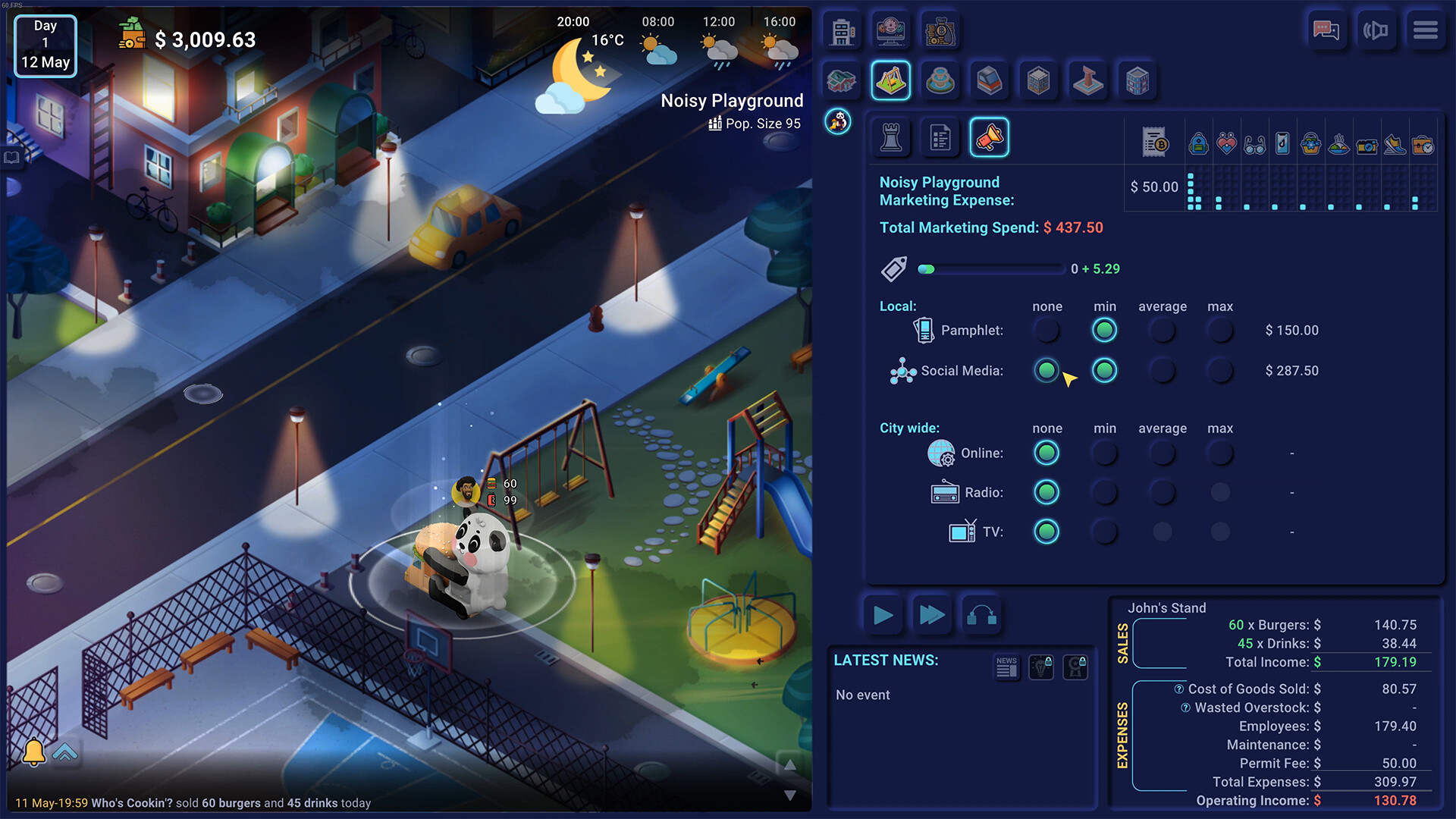Set Pamphlet marketing to min
Screen dimensions: 1456x819
point(1104,330)
